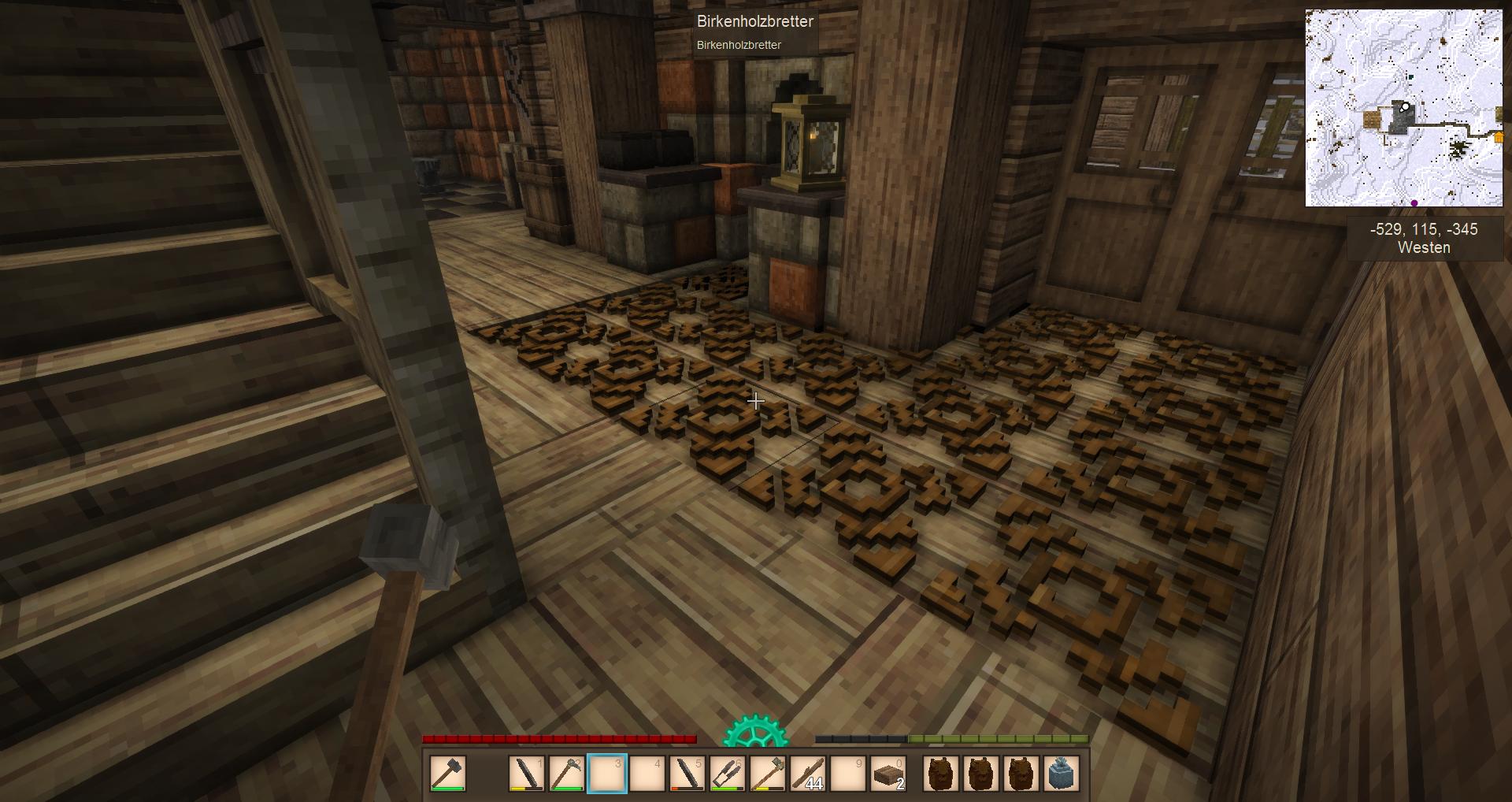Switch to the axe in hotbar slot 7
The height and width of the screenshot is (802, 1512).
[768, 773]
